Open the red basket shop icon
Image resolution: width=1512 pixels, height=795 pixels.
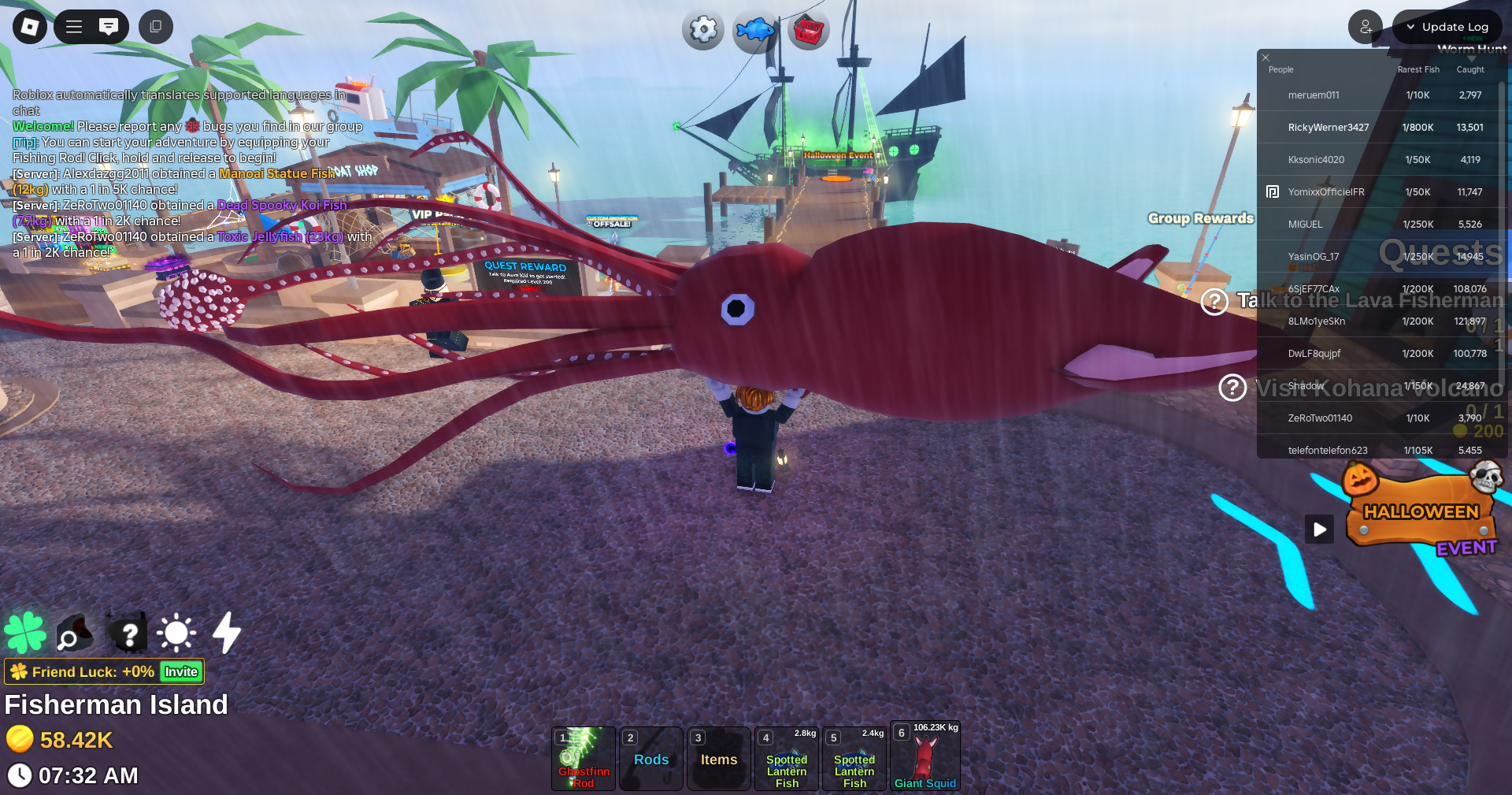click(x=808, y=31)
